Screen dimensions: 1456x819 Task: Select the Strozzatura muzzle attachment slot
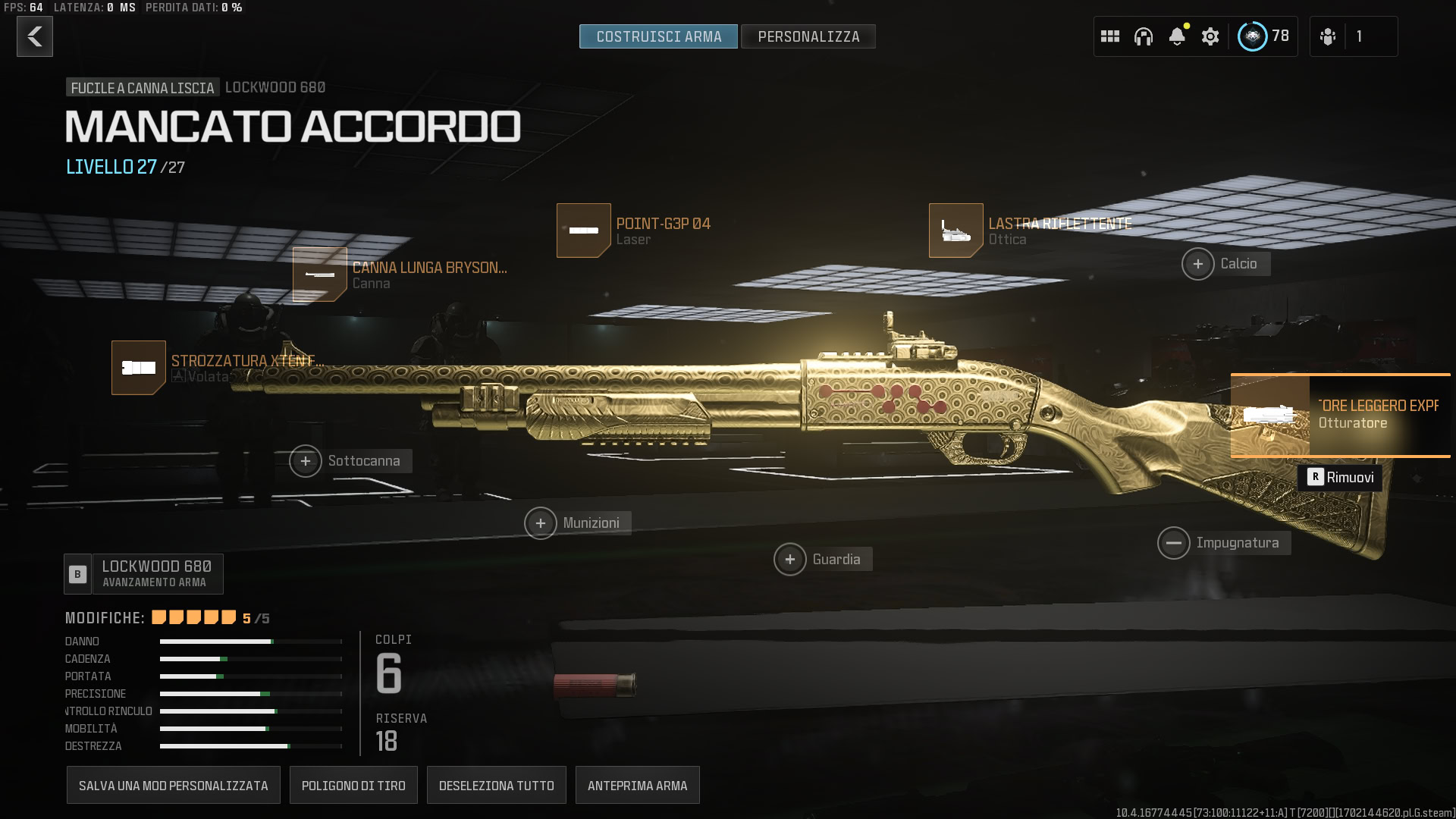(x=139, y=368)
